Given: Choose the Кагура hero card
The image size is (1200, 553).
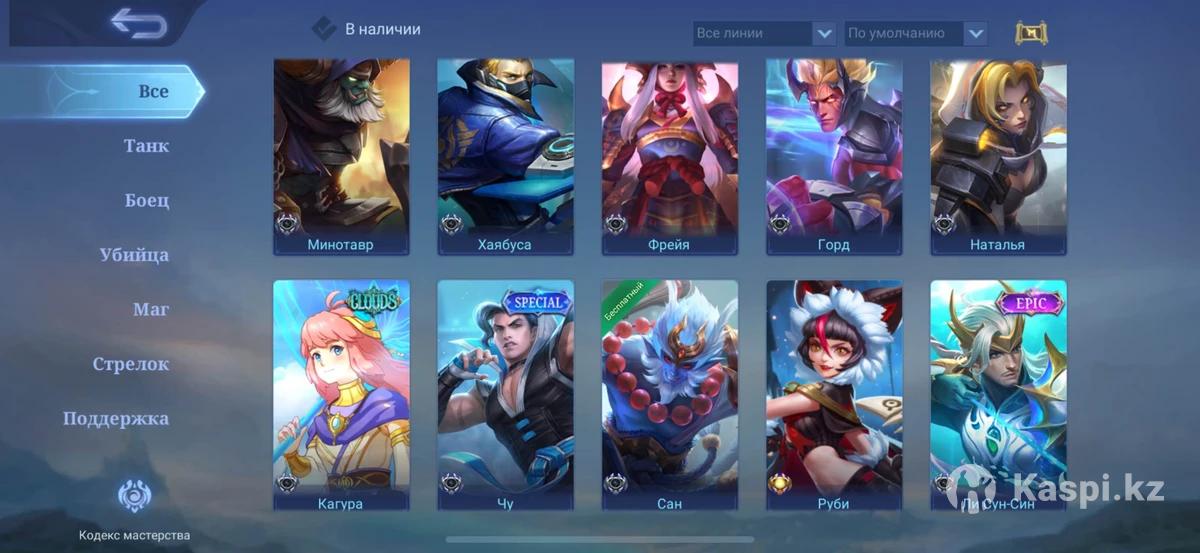Looking at the screenshot, I should (x=341, y=396).
